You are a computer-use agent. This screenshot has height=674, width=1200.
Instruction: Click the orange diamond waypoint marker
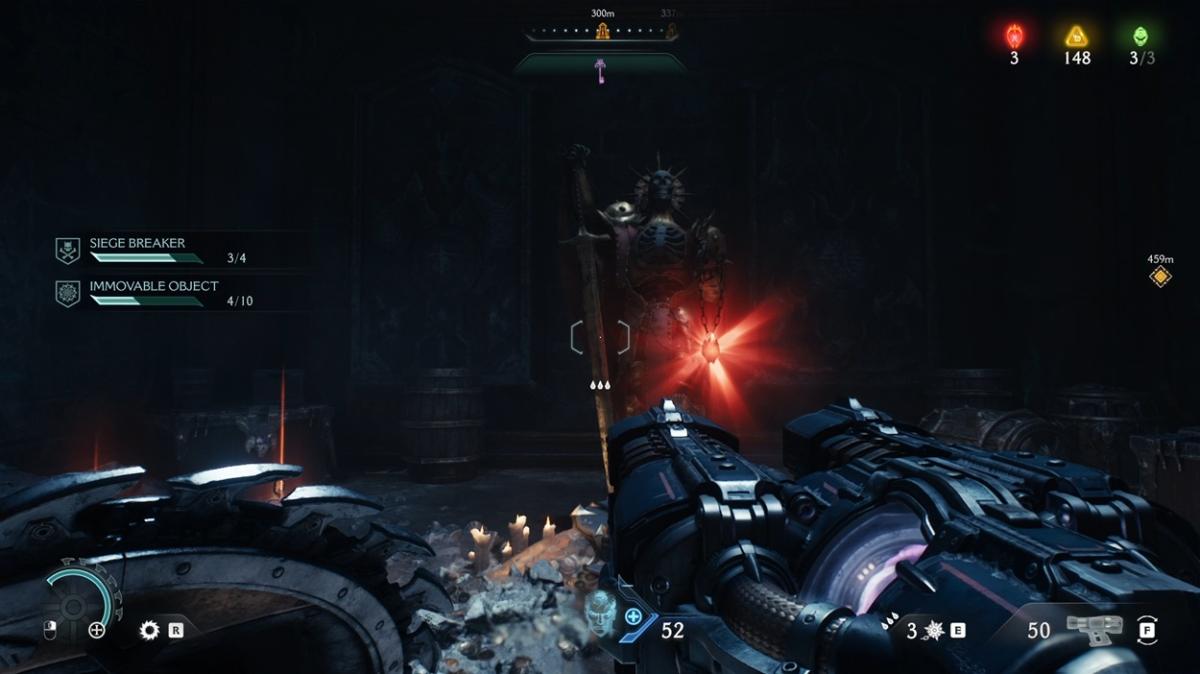(1160, 277)
